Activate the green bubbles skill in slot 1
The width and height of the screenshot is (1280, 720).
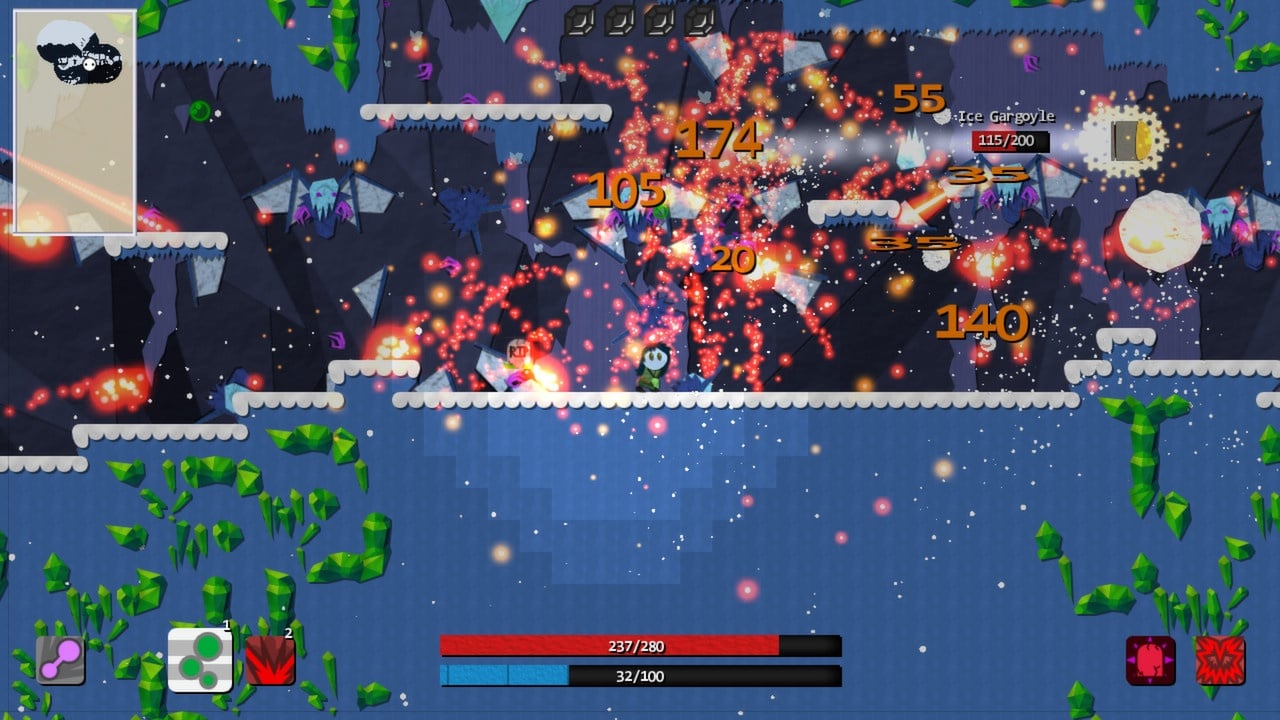tap(200, 660)
